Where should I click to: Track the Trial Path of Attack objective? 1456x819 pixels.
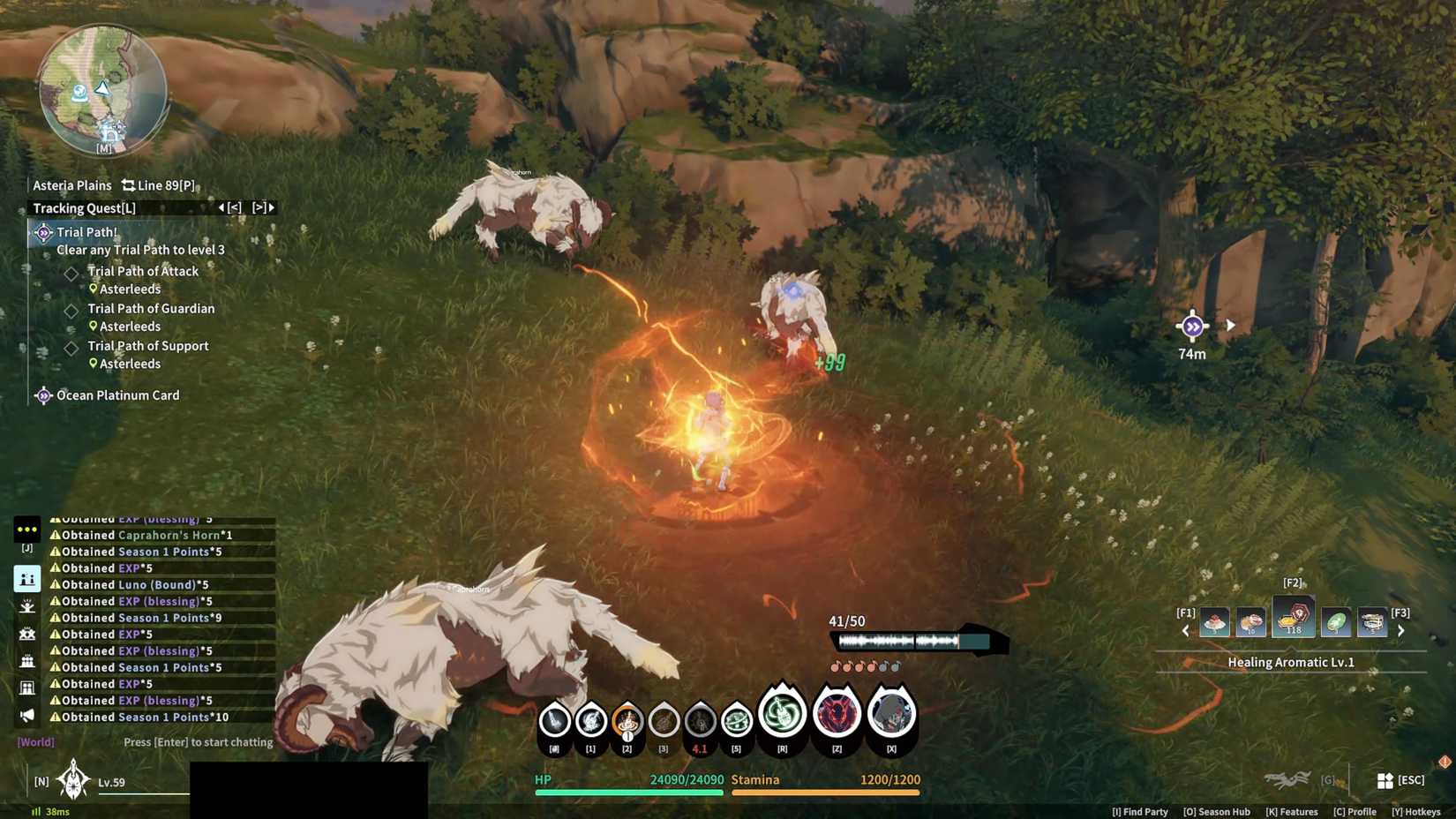(x=142, y=272)
